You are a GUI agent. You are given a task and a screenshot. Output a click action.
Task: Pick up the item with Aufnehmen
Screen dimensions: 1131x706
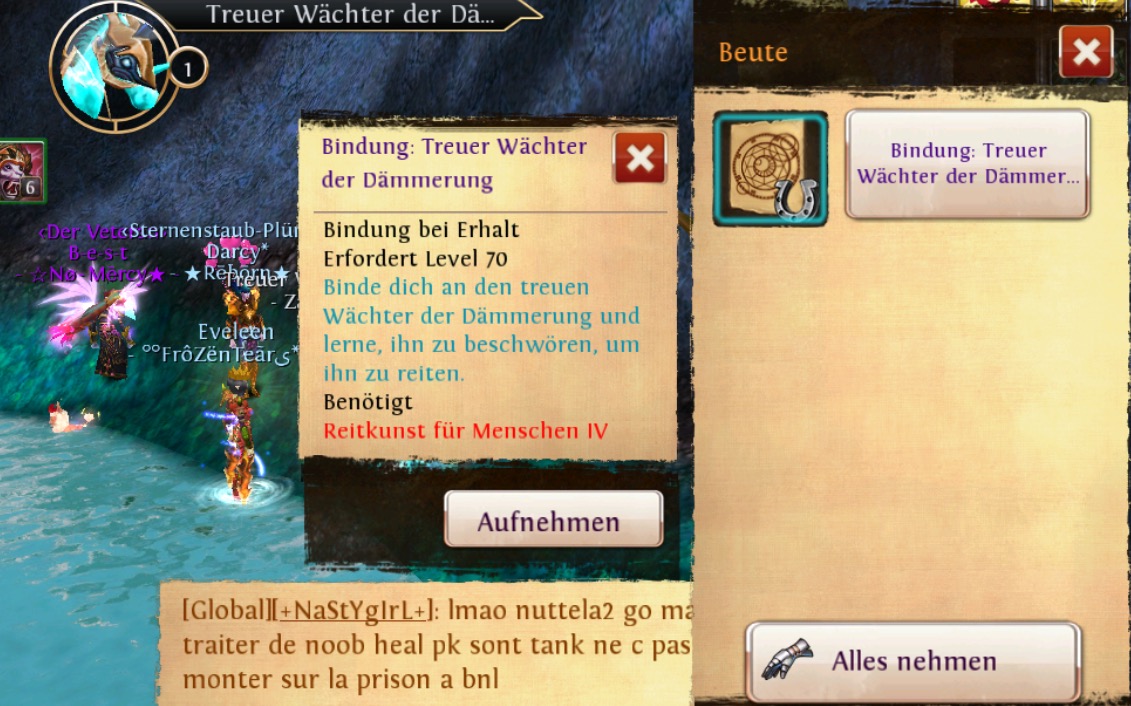553,520
